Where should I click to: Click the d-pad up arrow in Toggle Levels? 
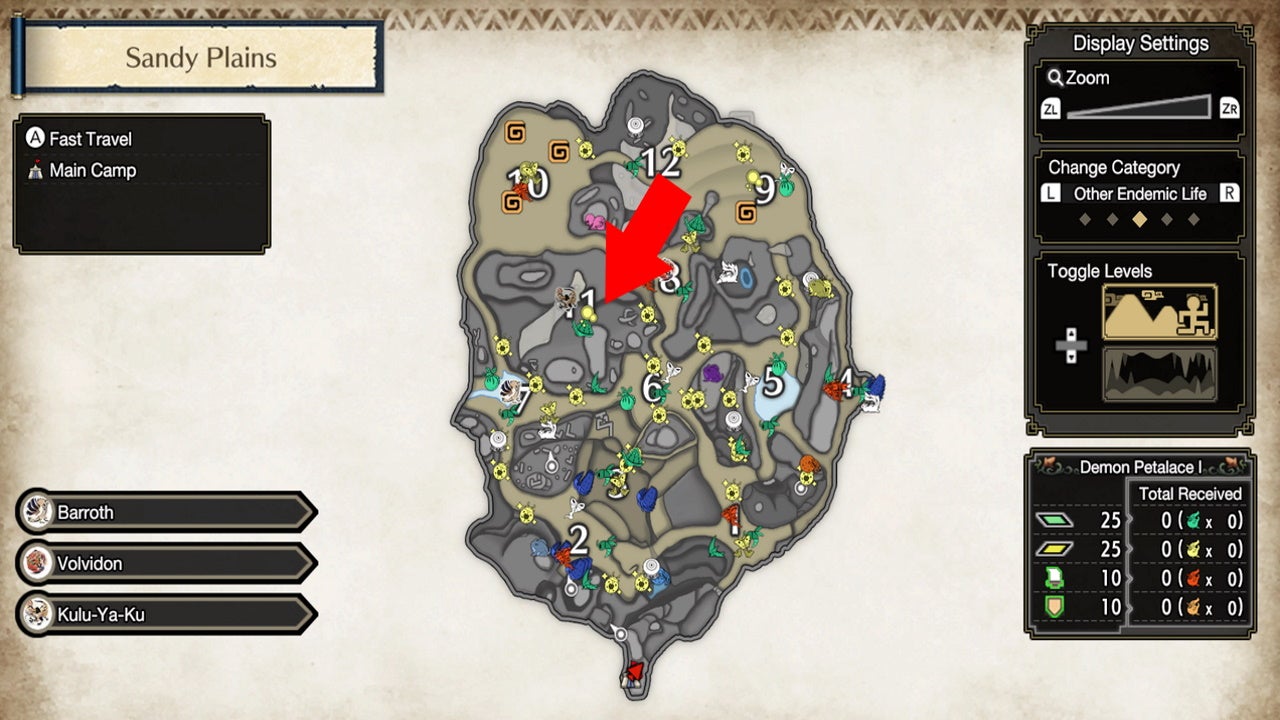point(1069,333)
